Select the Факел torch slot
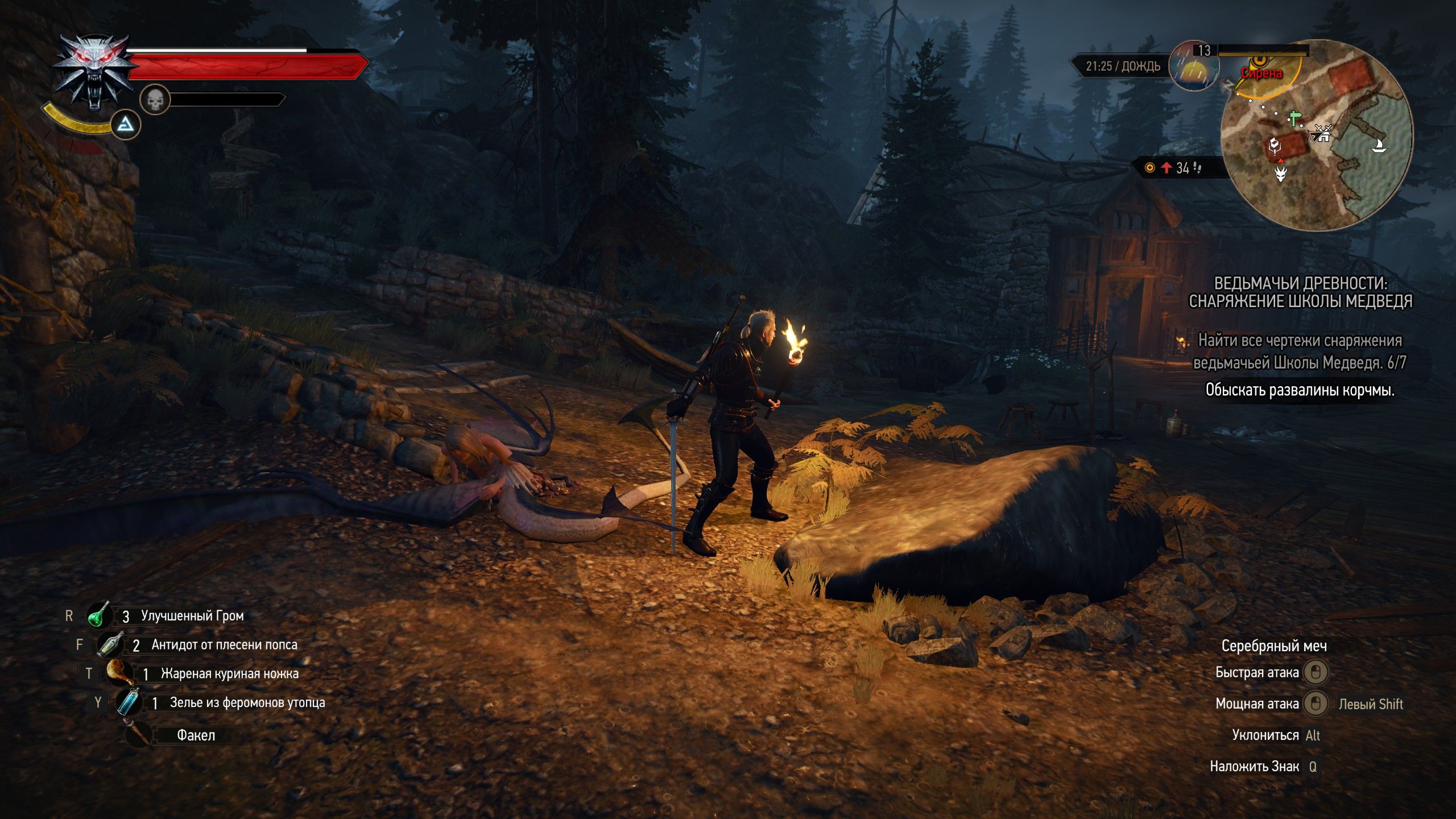Image resolution: width=1456 pixels, height=819 pixels. [x=138, y=734]
